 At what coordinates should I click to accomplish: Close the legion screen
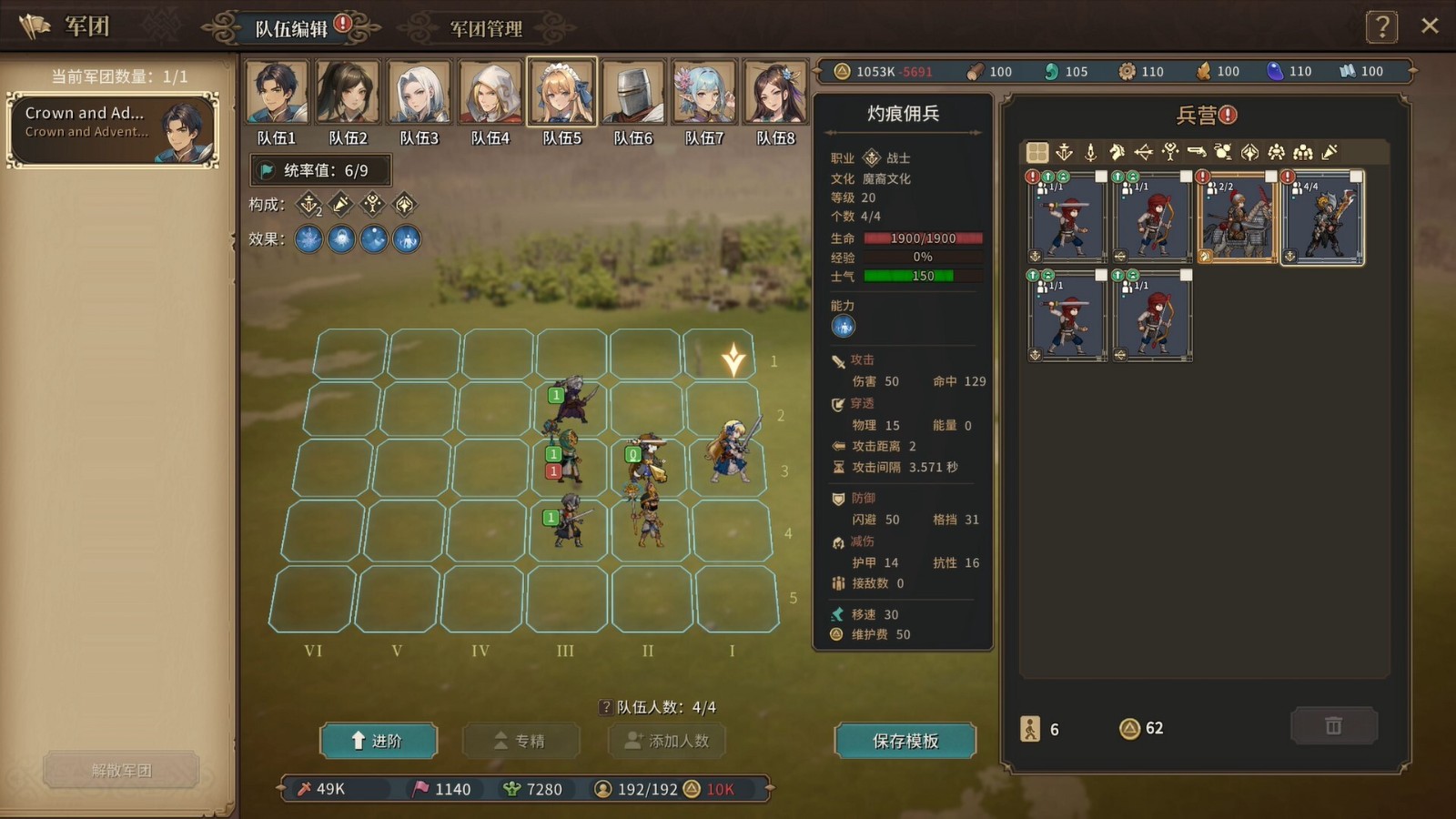click(1430, 25)
